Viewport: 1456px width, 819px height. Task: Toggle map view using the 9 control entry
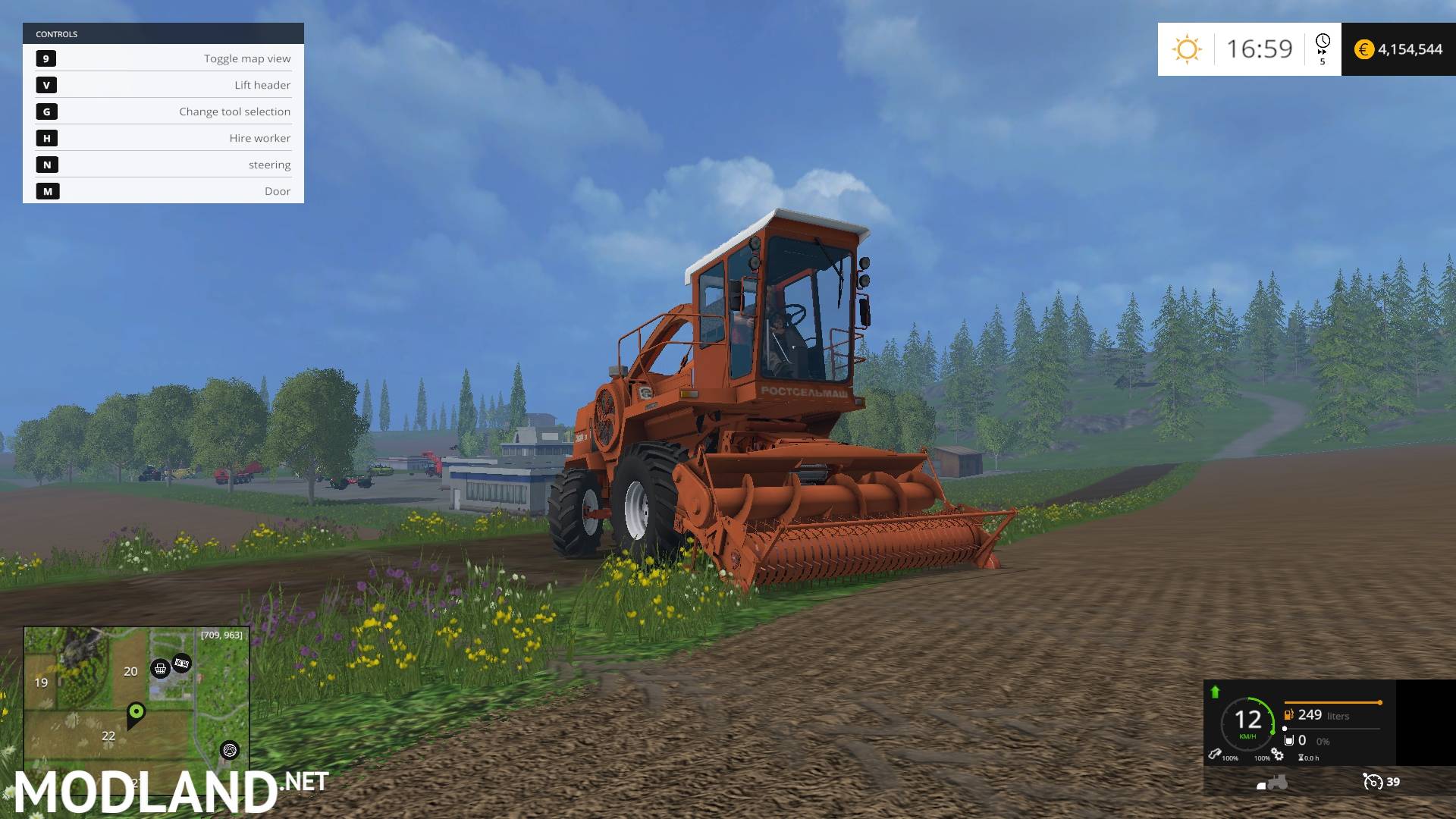(x=162, y=58)
